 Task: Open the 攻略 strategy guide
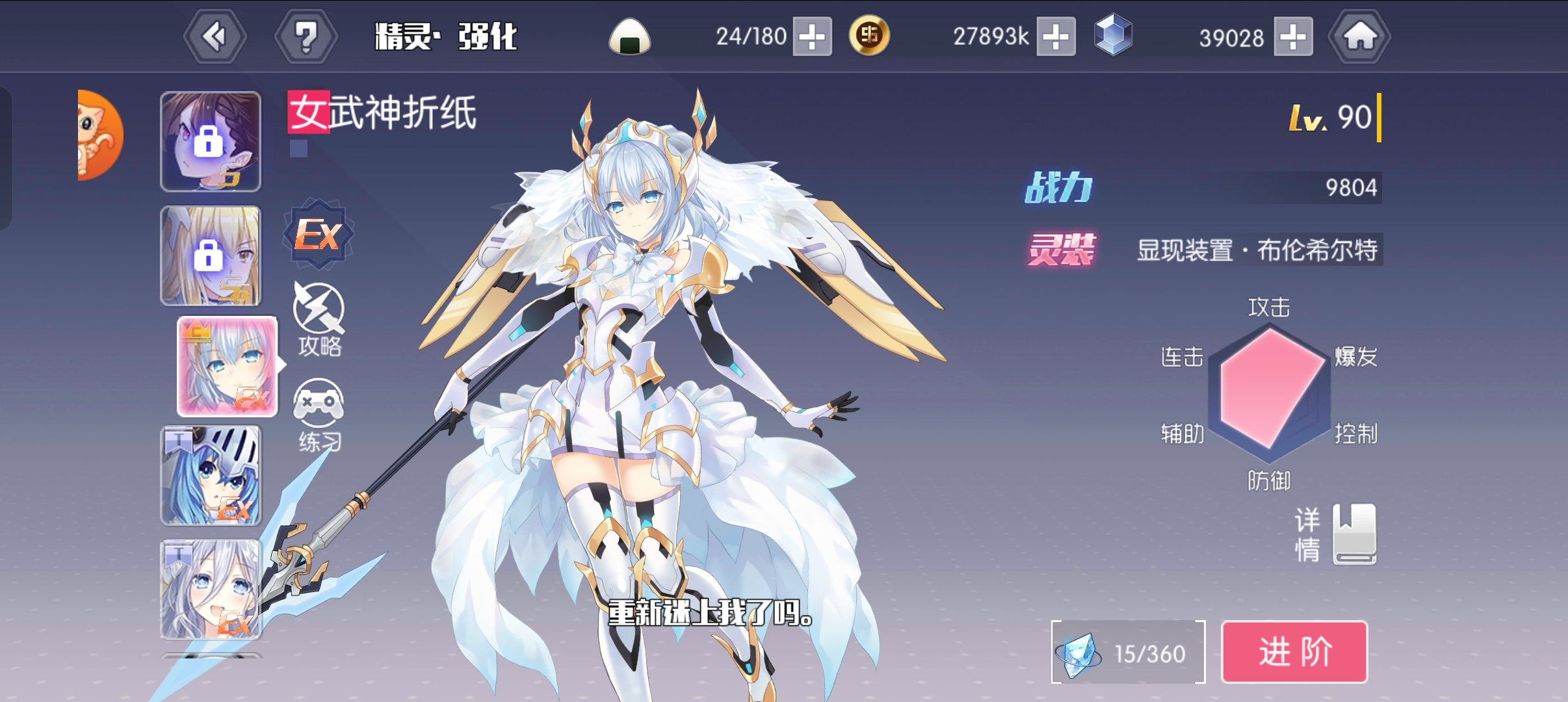(x=319, y=318)
